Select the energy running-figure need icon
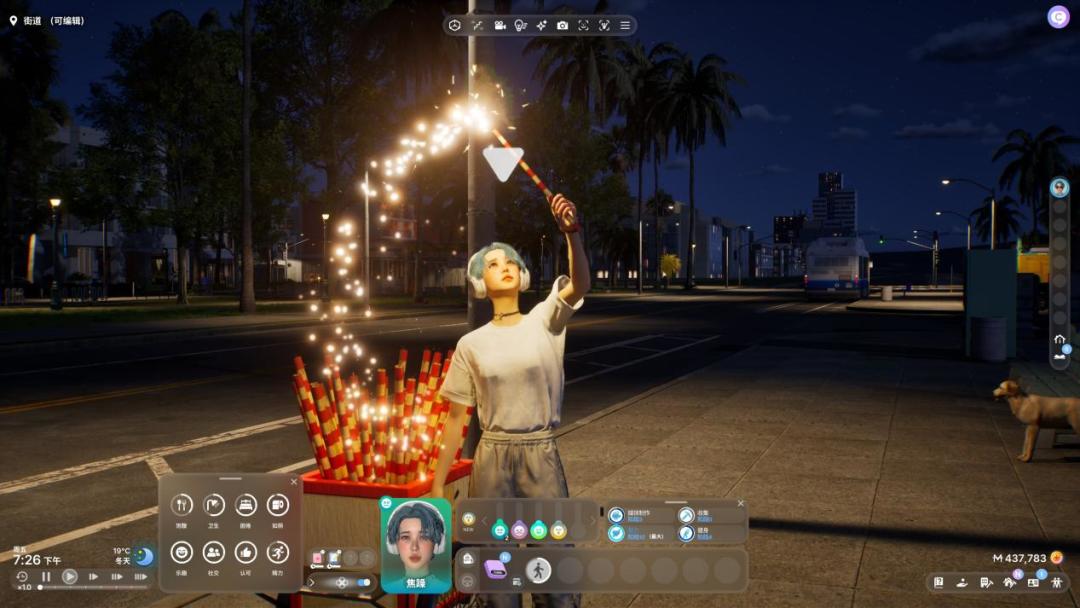 pyautogui.click(x=278, y=551)
